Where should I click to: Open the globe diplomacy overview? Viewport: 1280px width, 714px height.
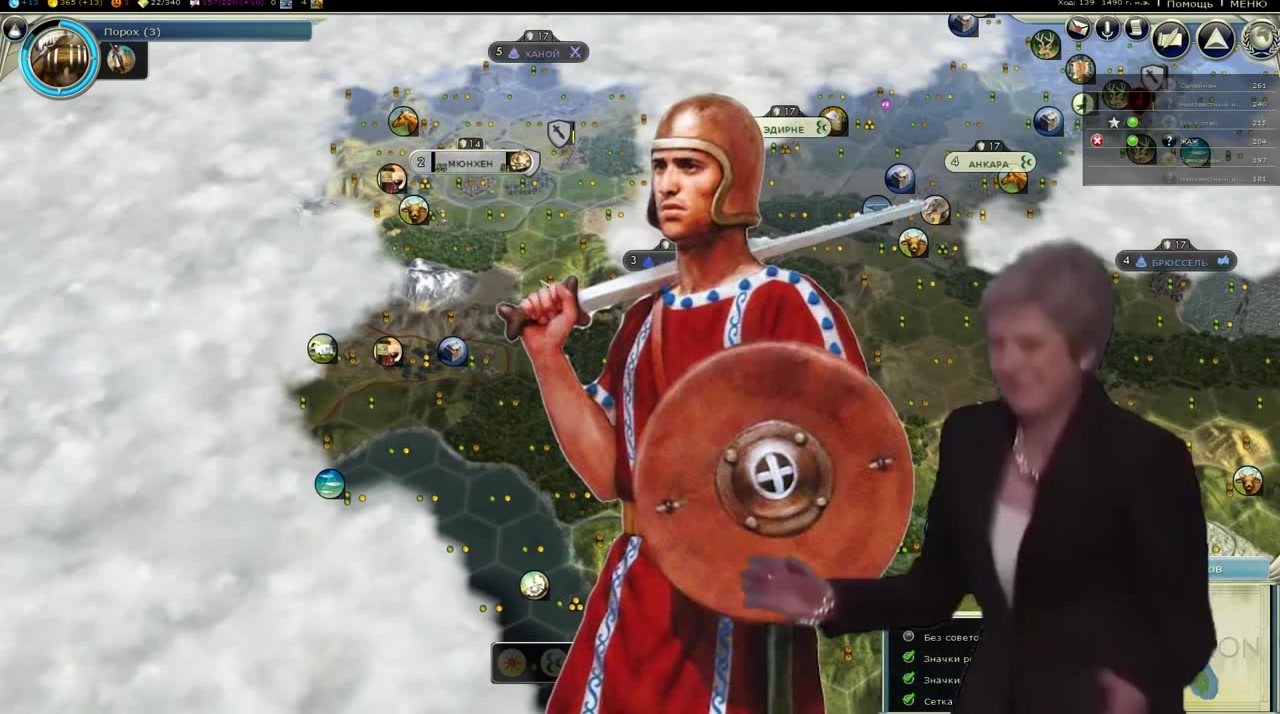click(1262, 40)
